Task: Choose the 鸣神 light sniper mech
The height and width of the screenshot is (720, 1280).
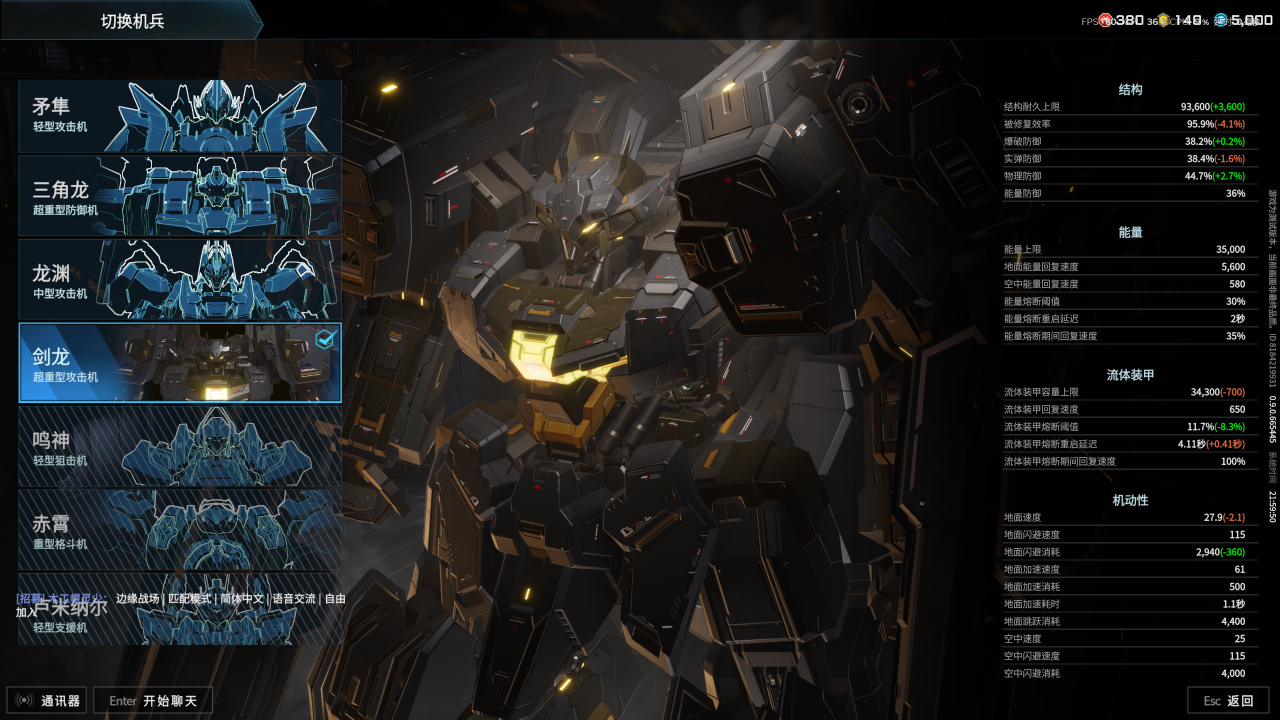Action: click(x=180, y=446)
